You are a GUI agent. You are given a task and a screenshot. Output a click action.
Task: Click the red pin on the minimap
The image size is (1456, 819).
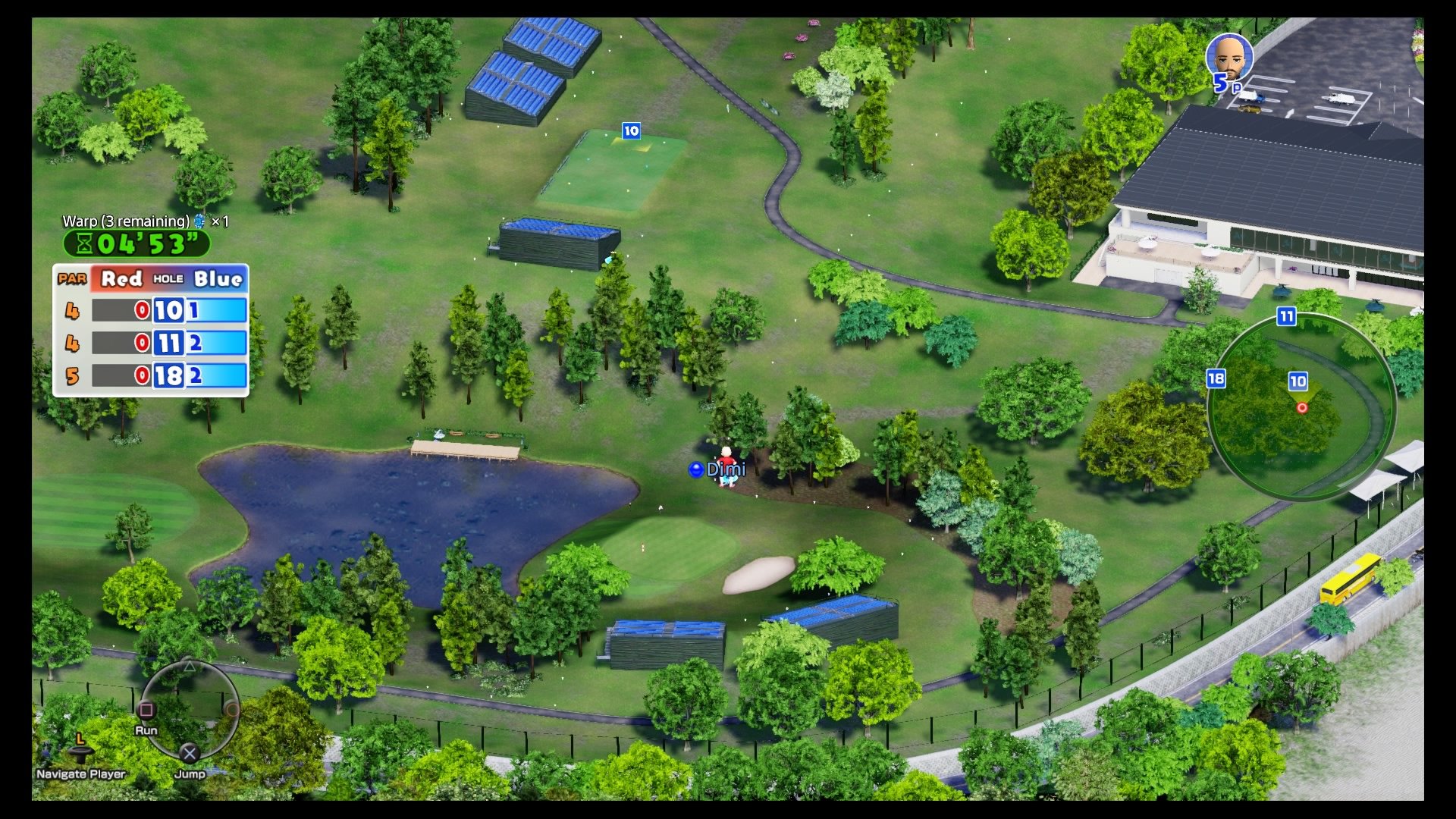pos(1302,407)
